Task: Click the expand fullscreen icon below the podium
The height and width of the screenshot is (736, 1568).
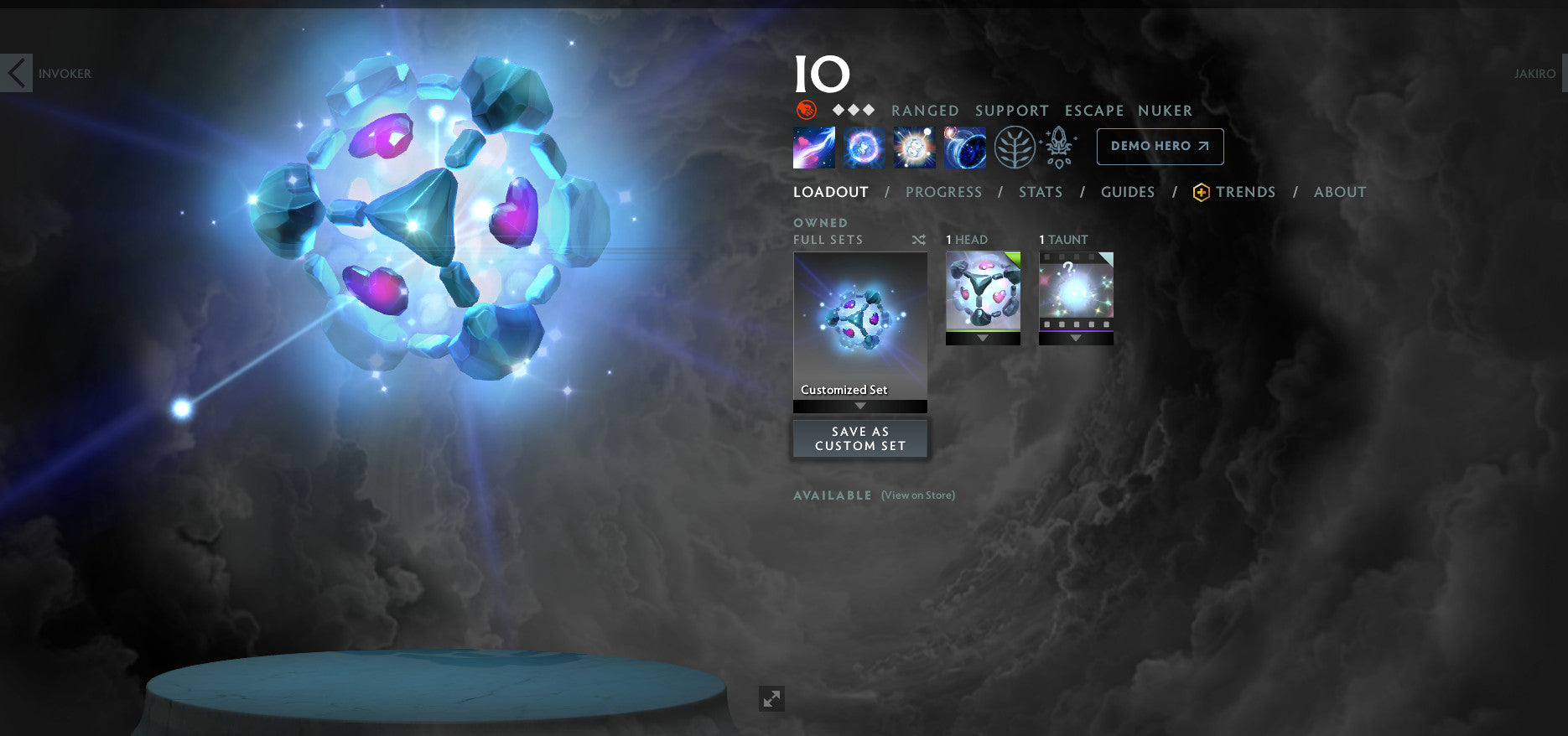Action: point(771,699)
